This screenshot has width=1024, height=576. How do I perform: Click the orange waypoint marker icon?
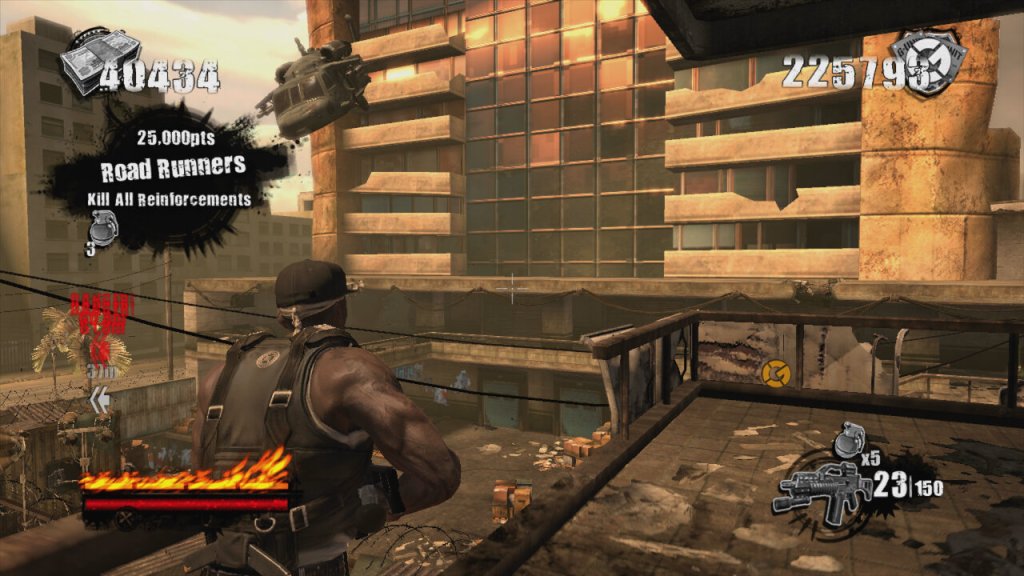773,373
